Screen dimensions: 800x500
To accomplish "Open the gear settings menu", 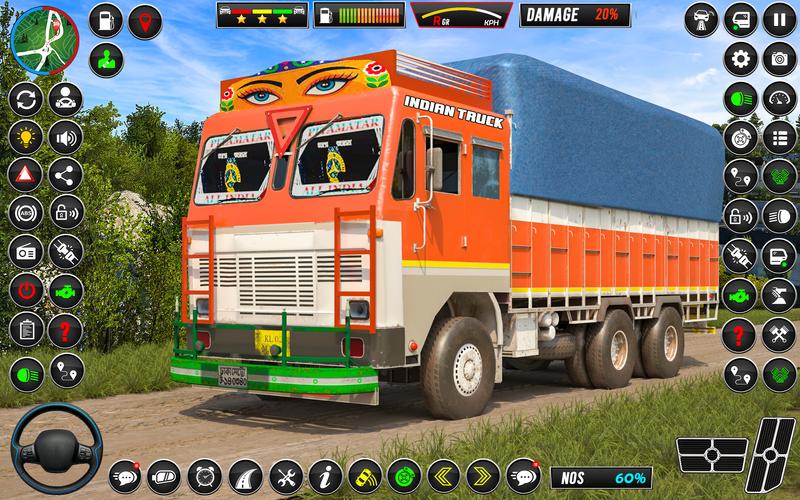I will 740,59.
